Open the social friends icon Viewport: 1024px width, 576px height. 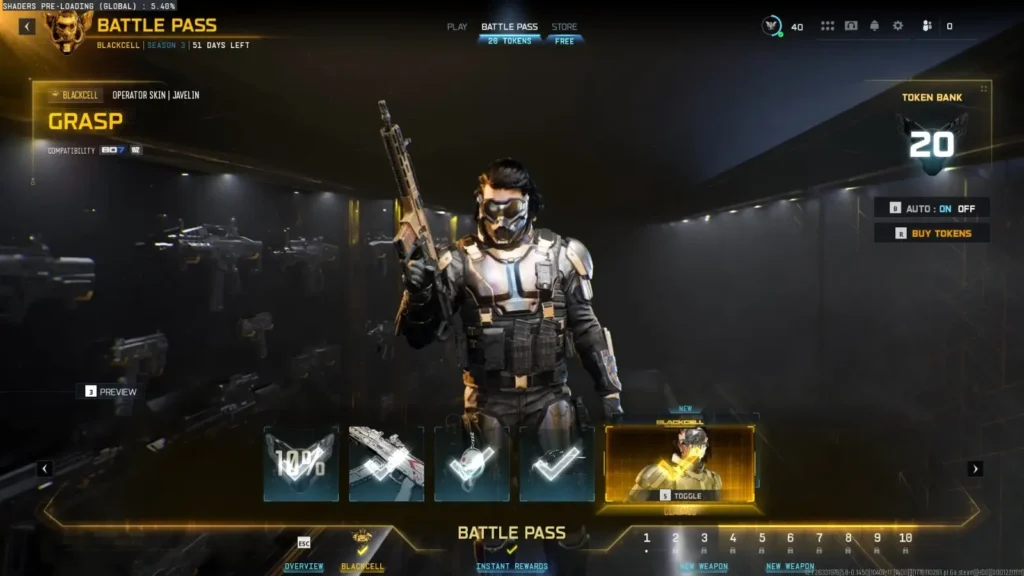[927, 26]
